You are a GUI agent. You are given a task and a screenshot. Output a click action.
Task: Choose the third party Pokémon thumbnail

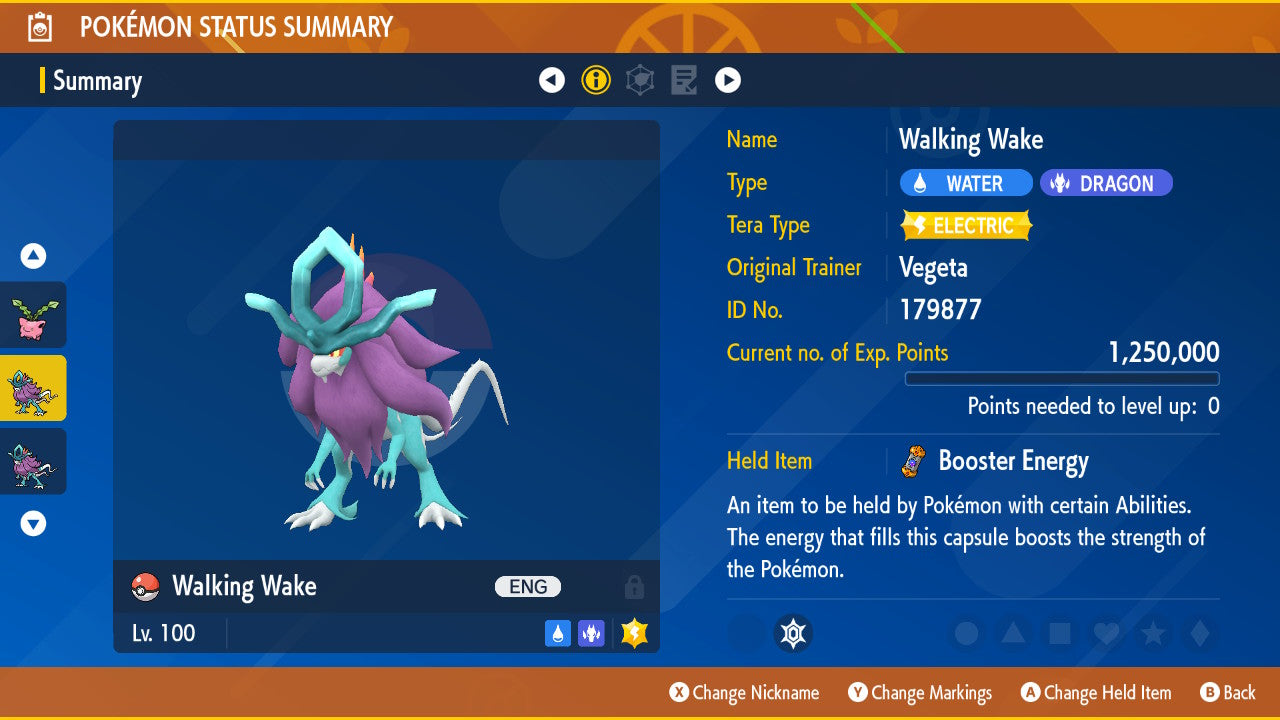pyautogui.click(x=33, y=461)
